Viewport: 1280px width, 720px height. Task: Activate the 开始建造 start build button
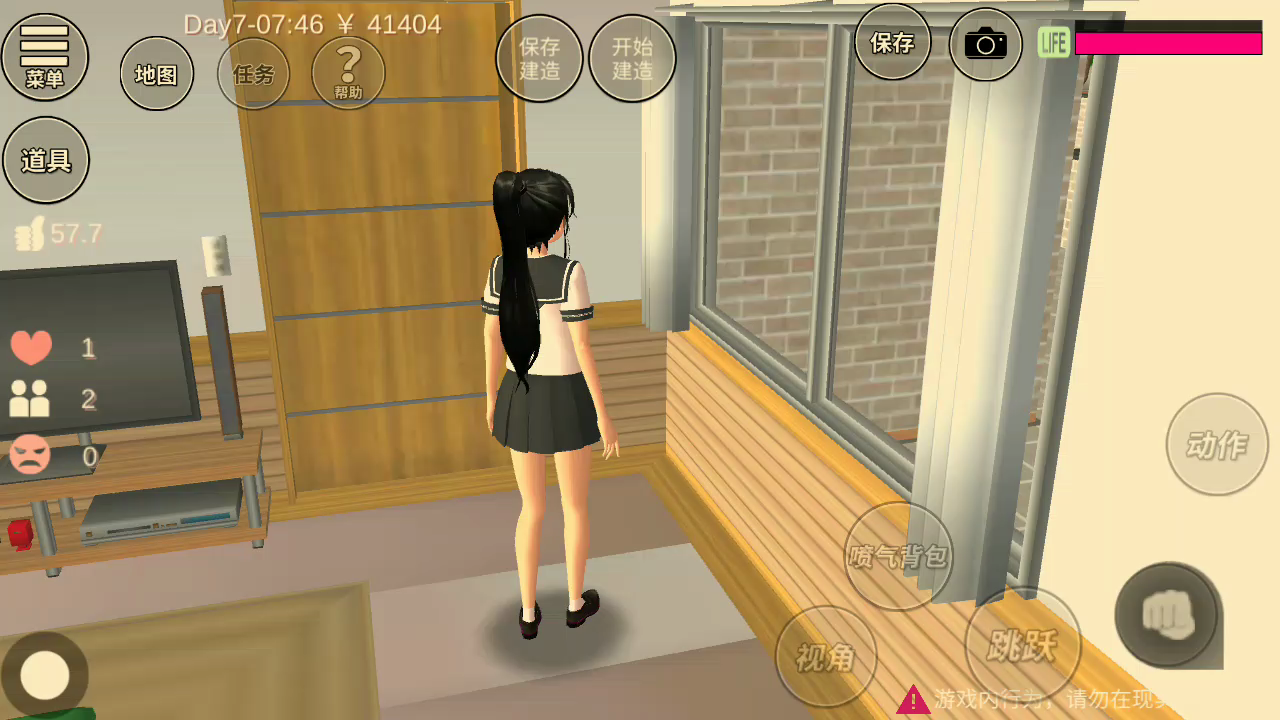point(632,58)
